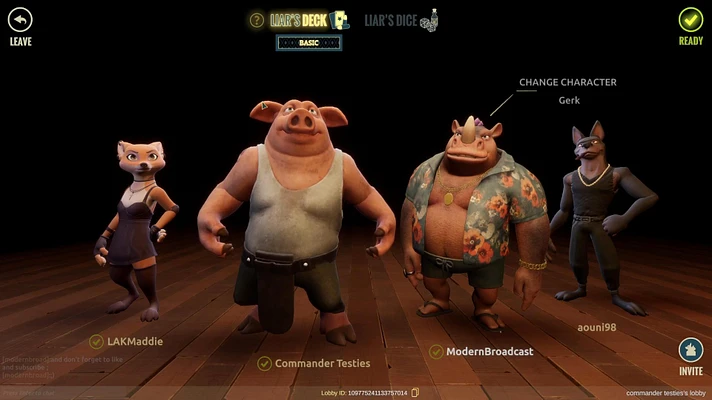This screenshot has width=712, height=400.
Task: Select player ModernBroadcast's name label
Action: (489, 351)
